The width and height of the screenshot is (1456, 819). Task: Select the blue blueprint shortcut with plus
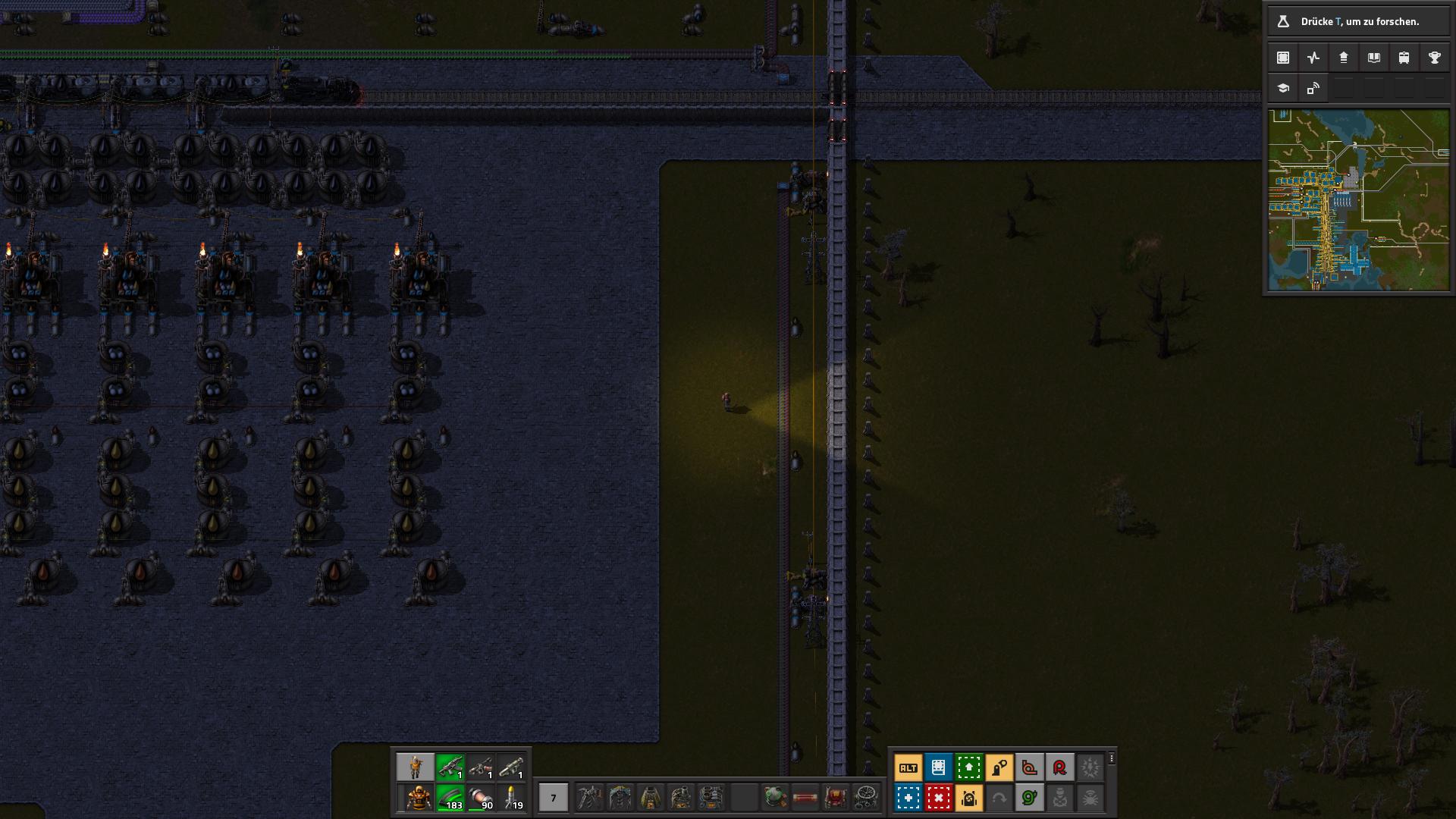point(908,798)
